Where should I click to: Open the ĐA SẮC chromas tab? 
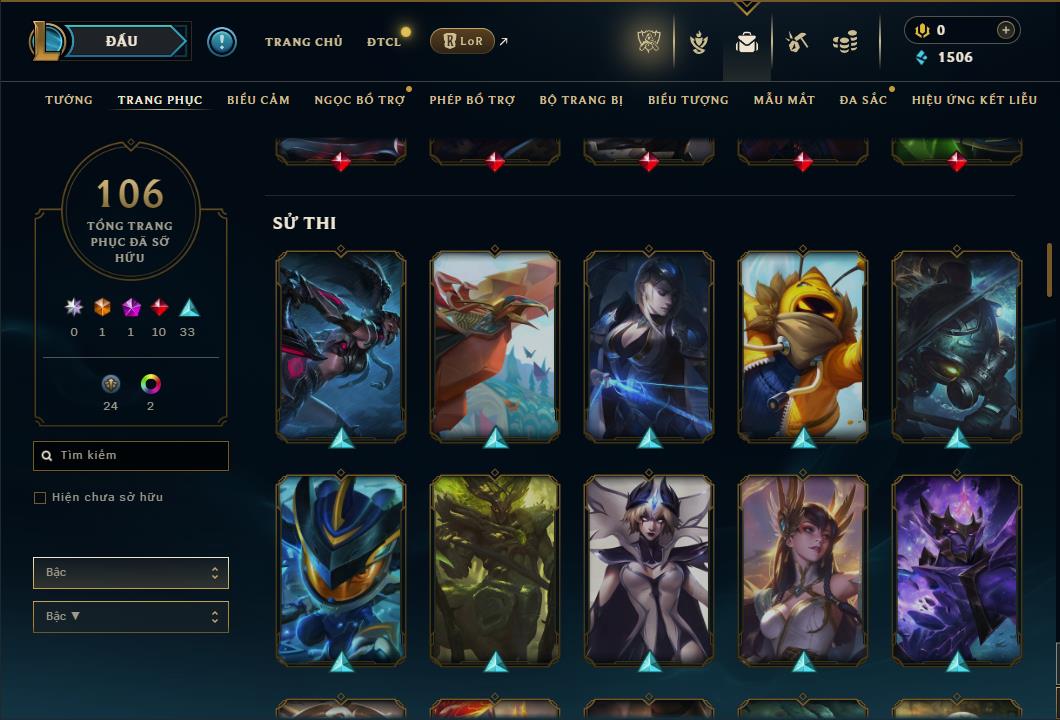863,100
